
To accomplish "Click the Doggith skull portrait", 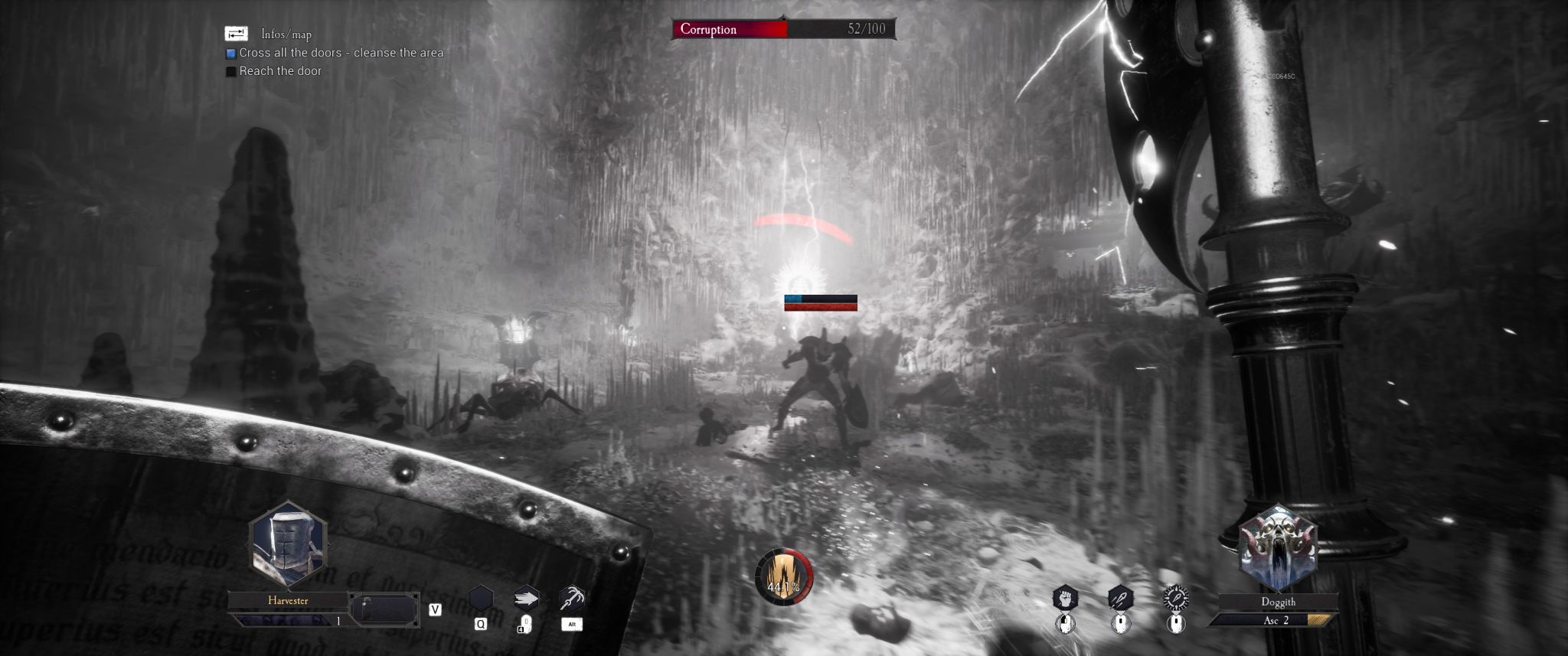I will pos(1278,547).
